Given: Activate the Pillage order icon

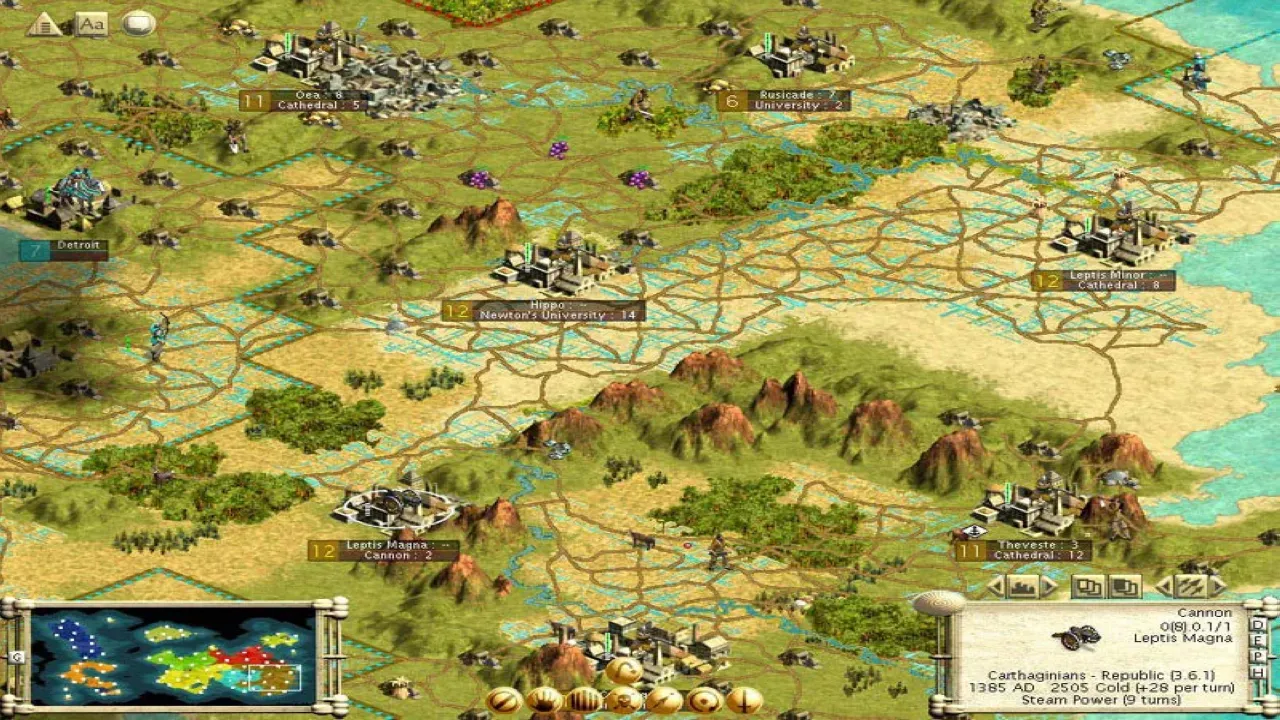Looking at the screenshot, I should point(663,700).
